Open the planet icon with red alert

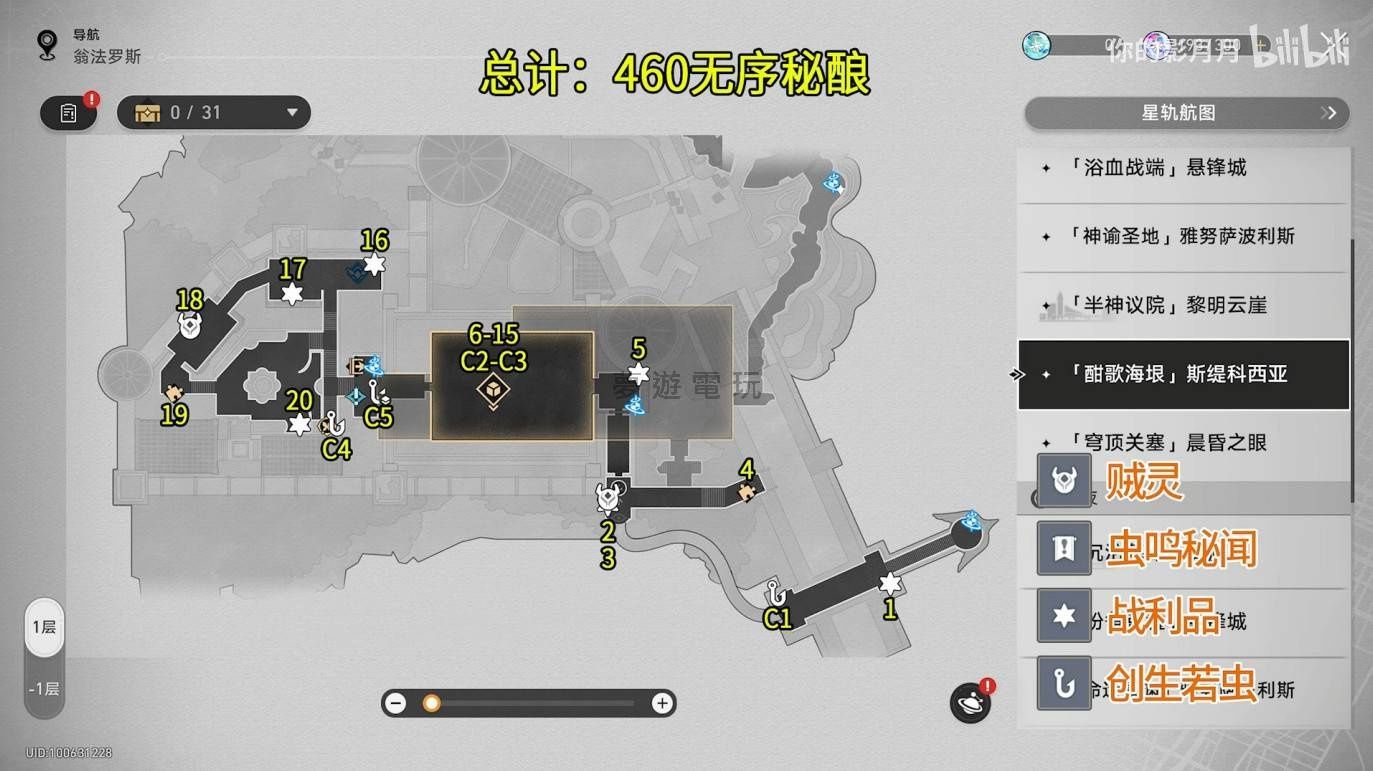pyautogui.click(x=970, y=703)
